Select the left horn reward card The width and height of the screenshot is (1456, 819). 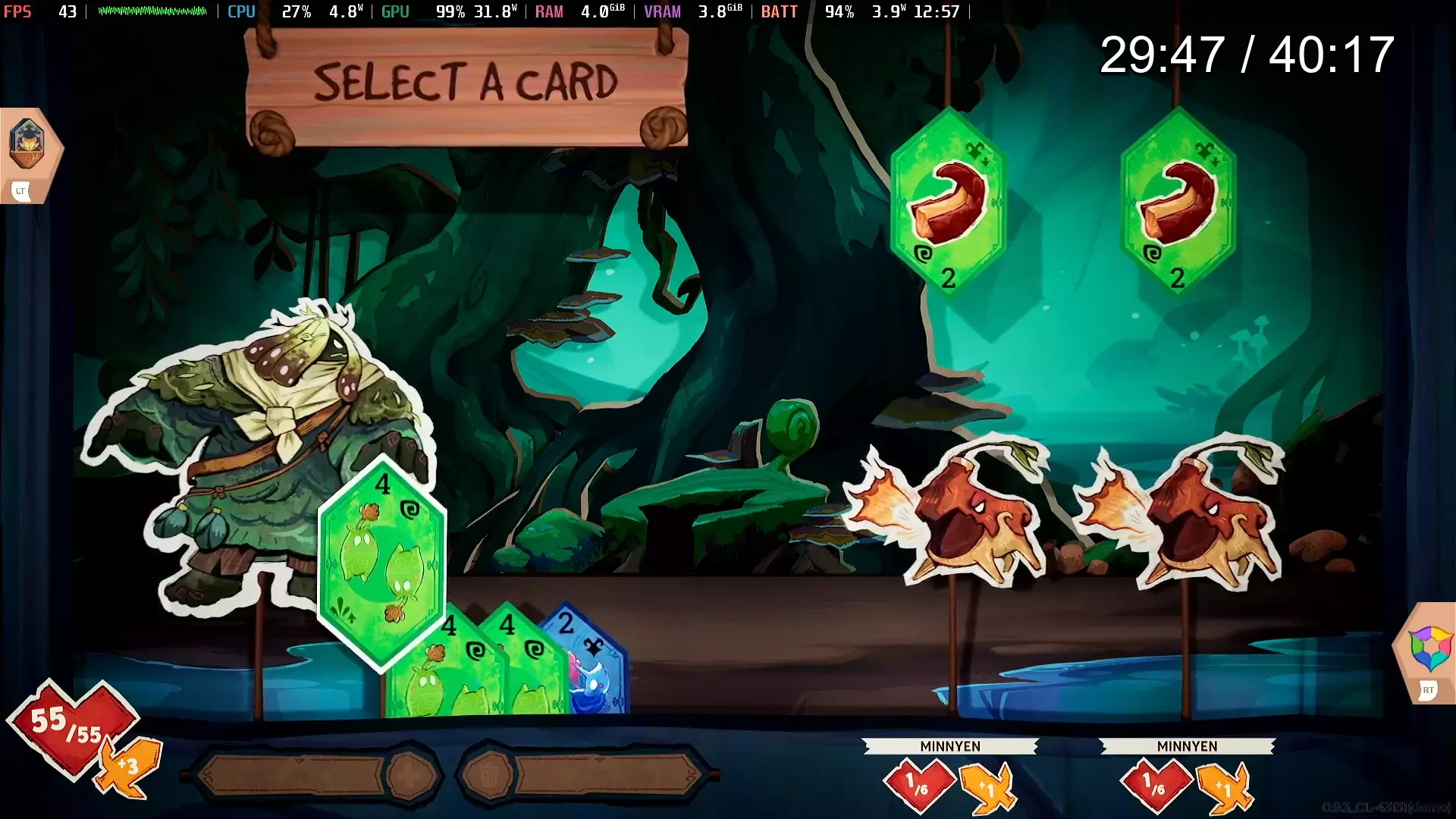pyautogui.click(x=948, y=205)
